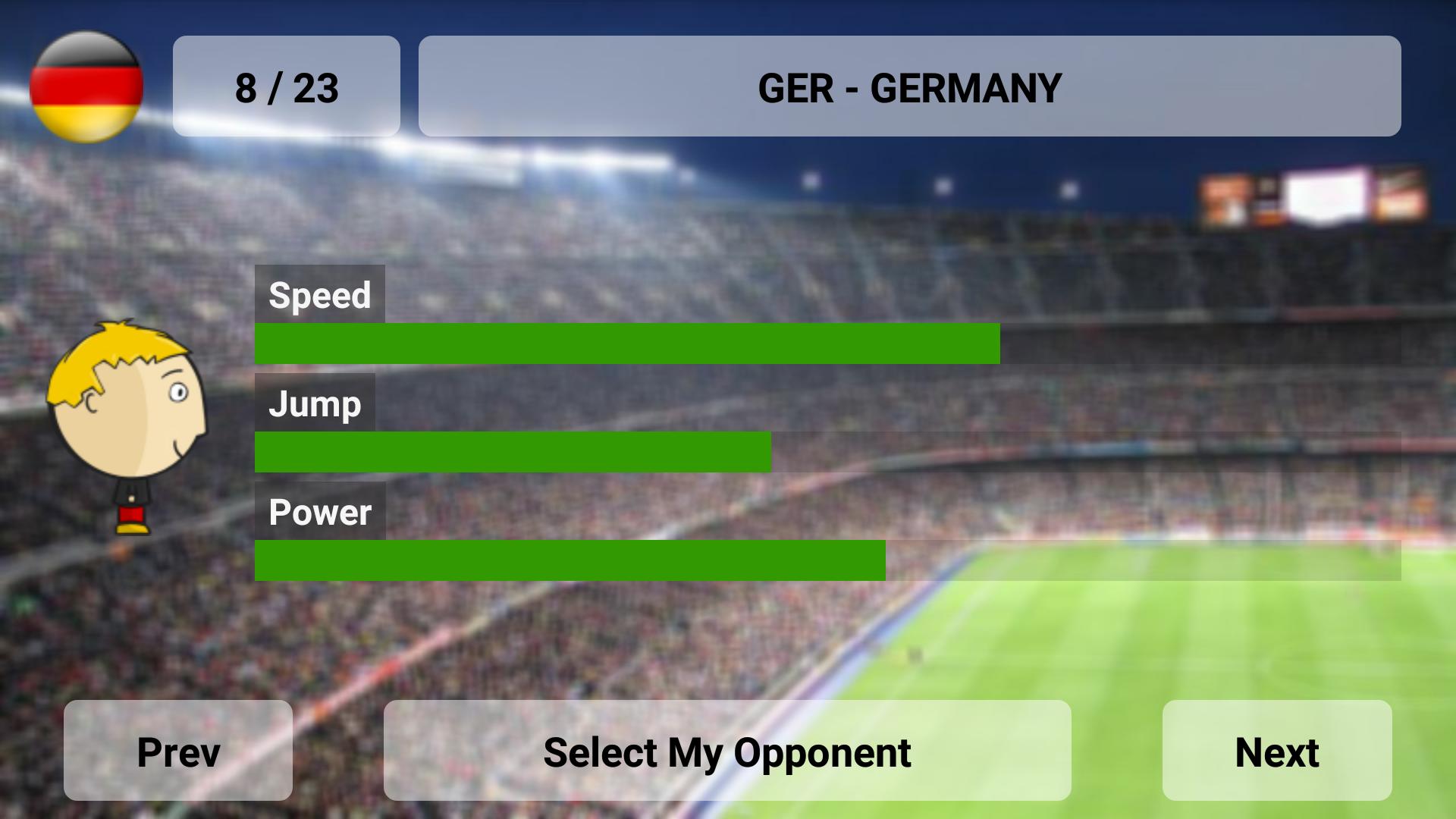Click the Jump stat label
The width and height of the screenshot is (1456, 819).
point(315,404)
